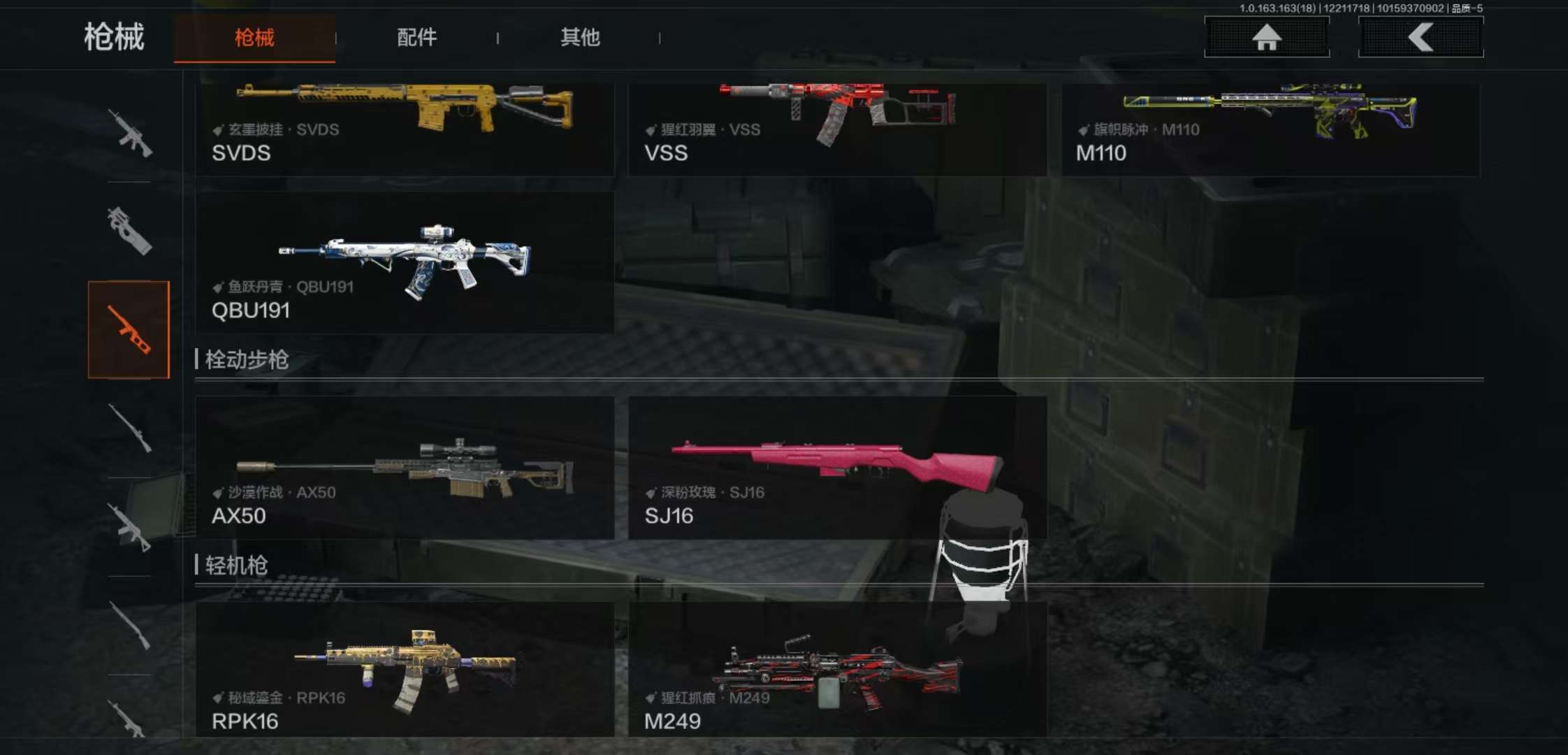1568x755 pixels.
Task: Select the 枪械 tab
Action: point(254,37)
